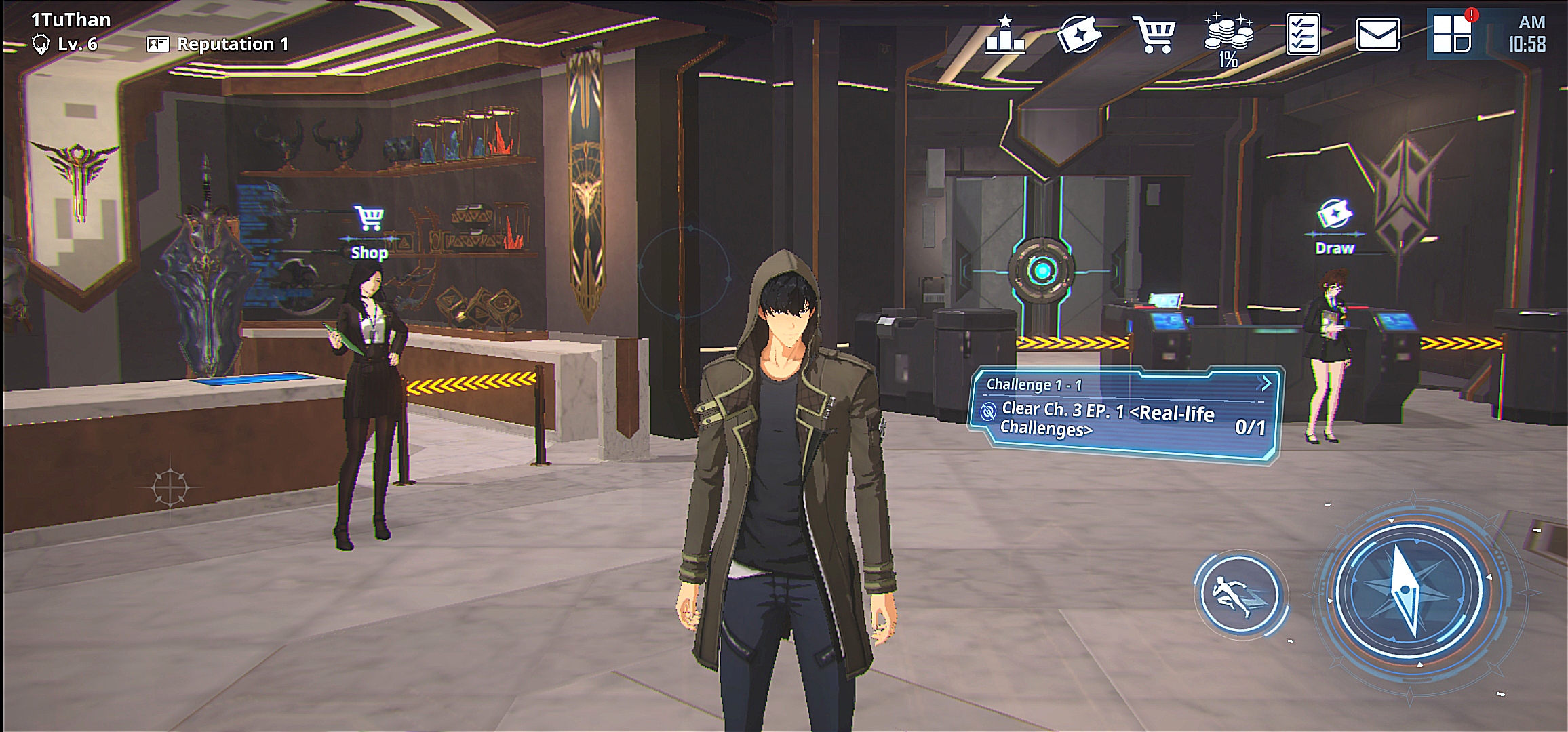This screenshot has width=1568, height=732.
Task: Open the Reputation 1 info
Action: coord(218,45)
